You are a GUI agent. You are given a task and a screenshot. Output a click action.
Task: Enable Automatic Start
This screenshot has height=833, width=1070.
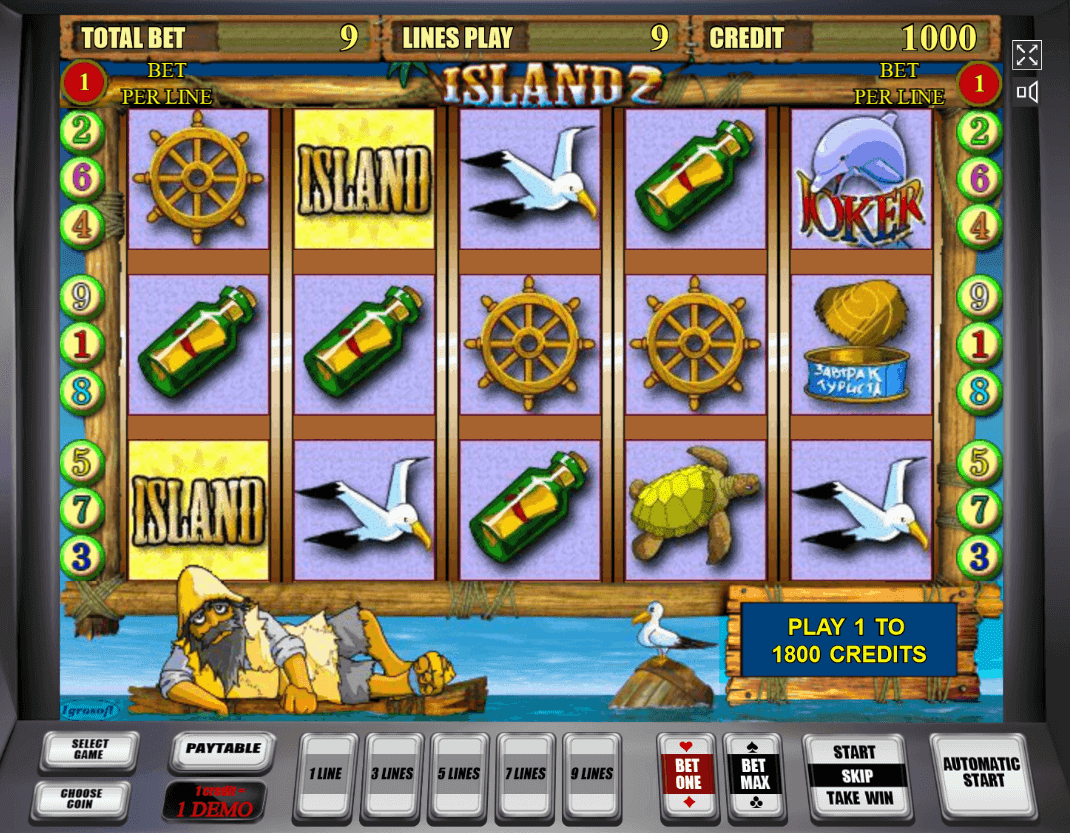[x=981, y=772]
